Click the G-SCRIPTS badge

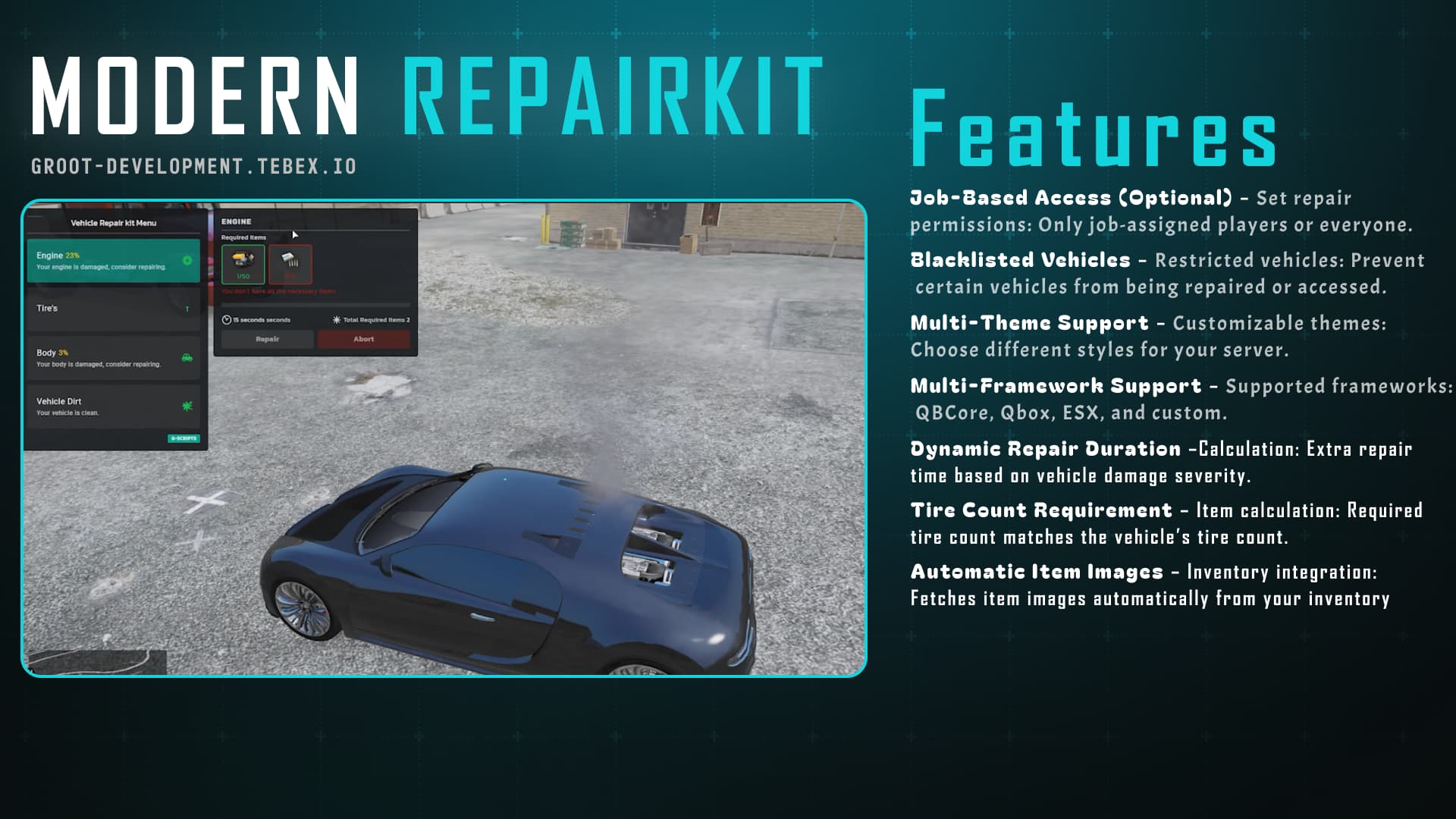pos(184,438)
